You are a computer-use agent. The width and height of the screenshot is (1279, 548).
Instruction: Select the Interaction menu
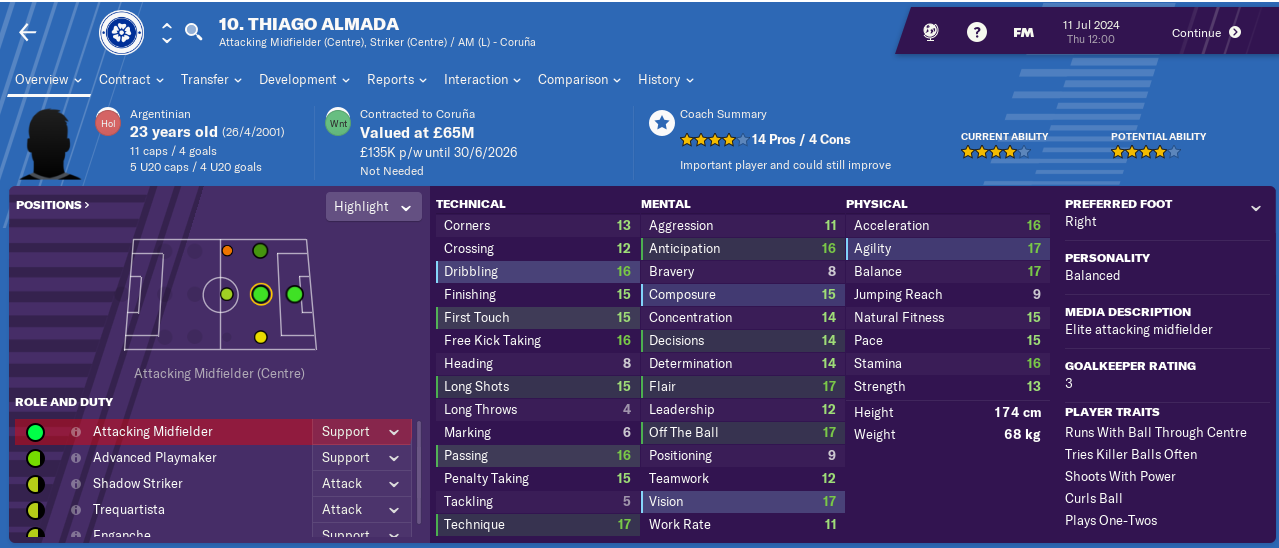coord(482,80)
